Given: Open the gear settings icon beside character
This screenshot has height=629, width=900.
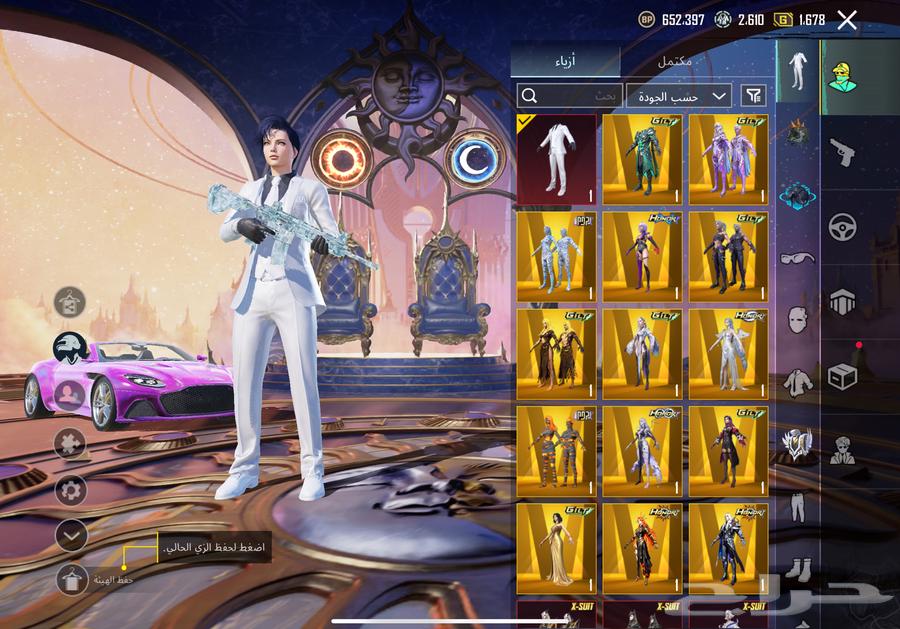Looking at the screenshot, I should click(x=71, y=490).
